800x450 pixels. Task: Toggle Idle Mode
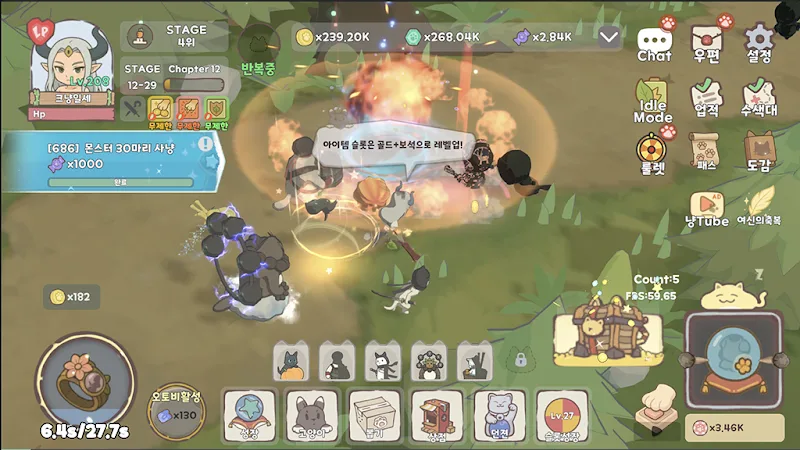click(x=653, y=100)
